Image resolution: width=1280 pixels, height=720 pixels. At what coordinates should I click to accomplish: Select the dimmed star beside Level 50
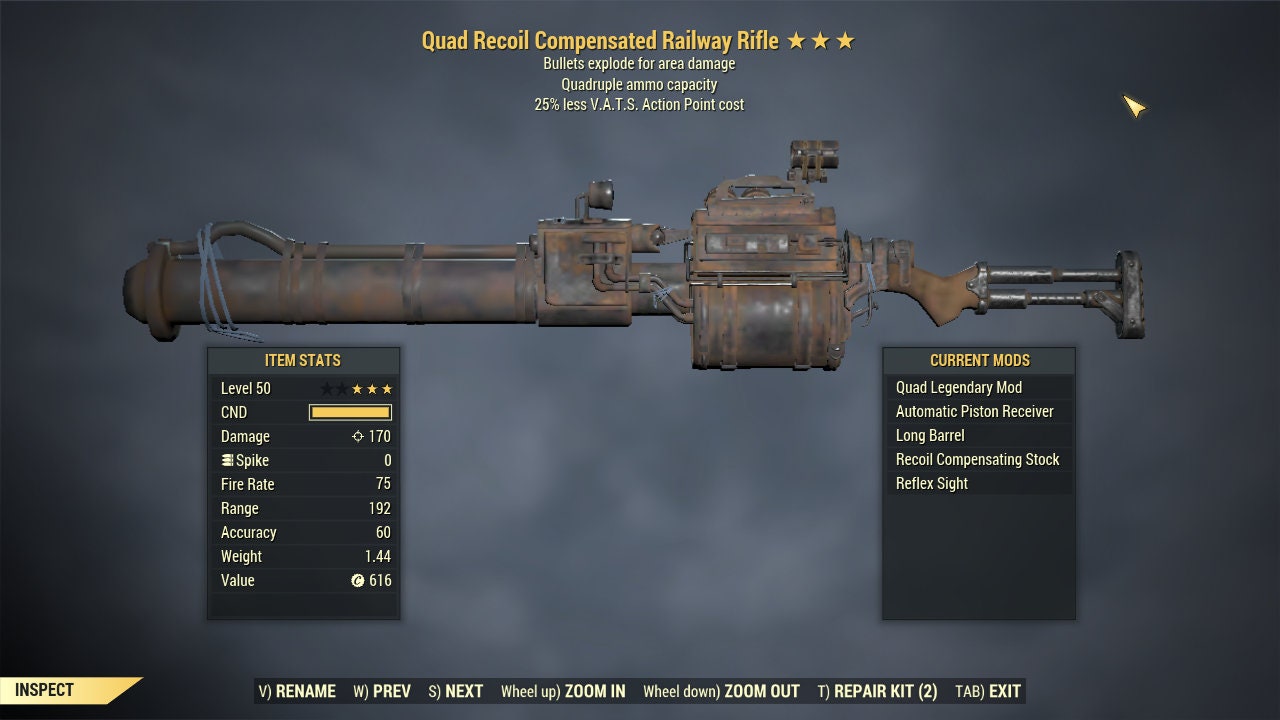(328, 388)
